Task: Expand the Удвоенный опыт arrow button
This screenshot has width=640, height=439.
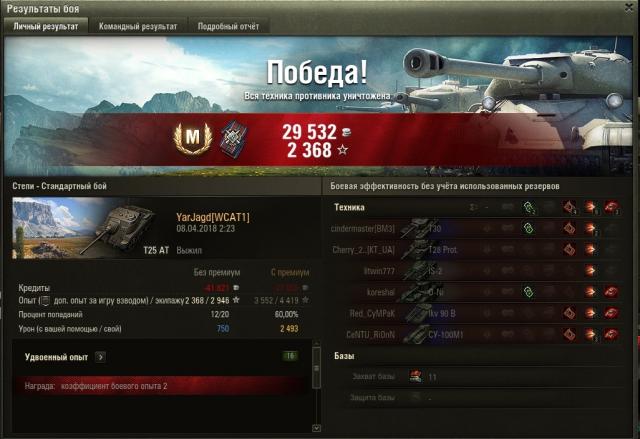Action: pos(100,355)
